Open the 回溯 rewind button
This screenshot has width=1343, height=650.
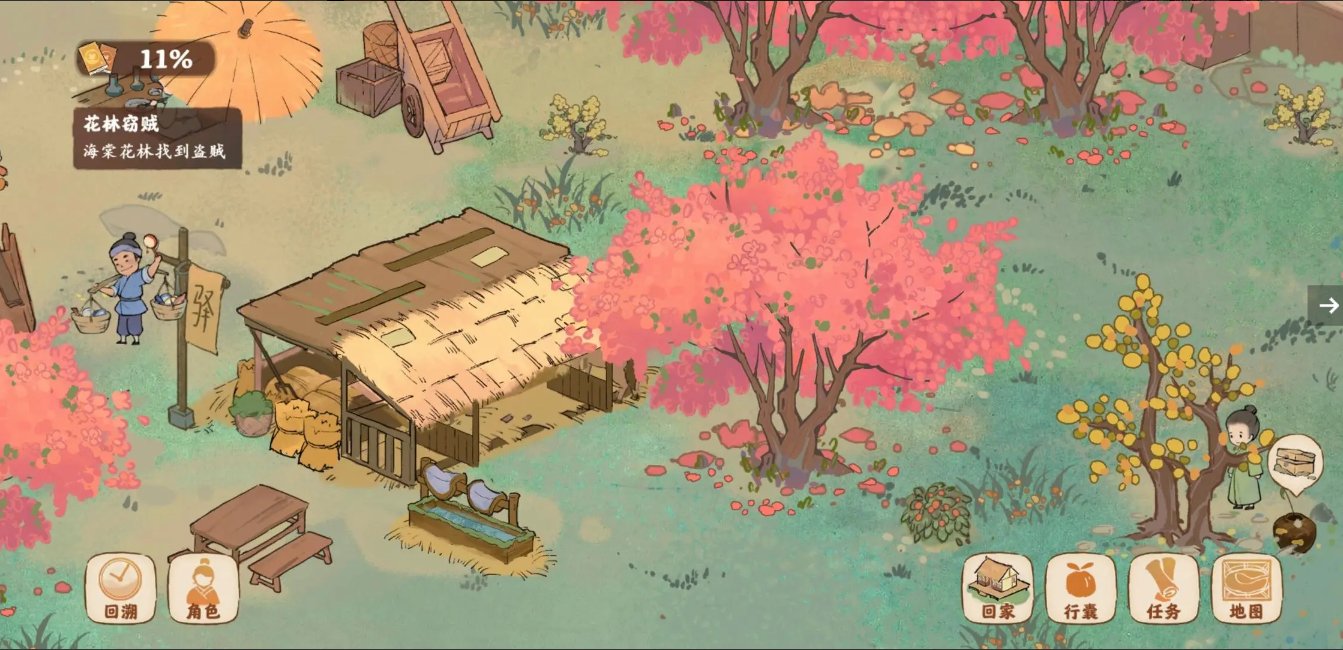pos(120,589)
